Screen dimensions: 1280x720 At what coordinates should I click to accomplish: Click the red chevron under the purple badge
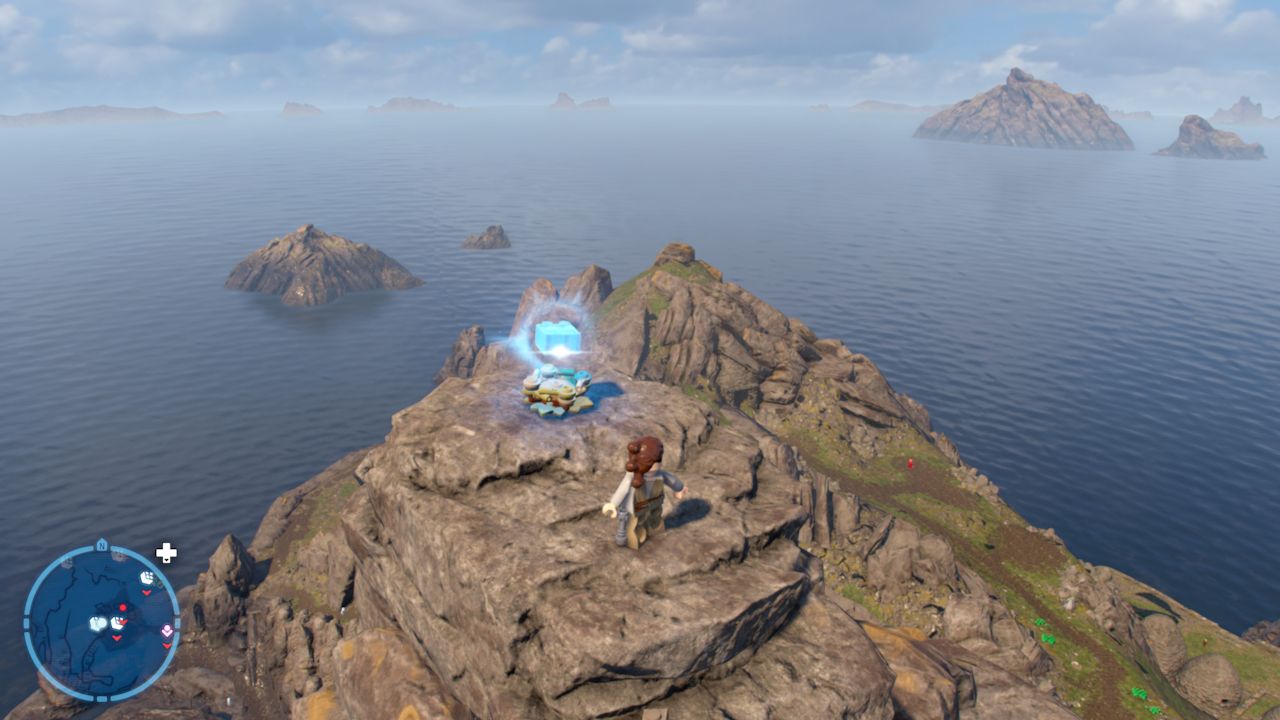click(167, 646)
